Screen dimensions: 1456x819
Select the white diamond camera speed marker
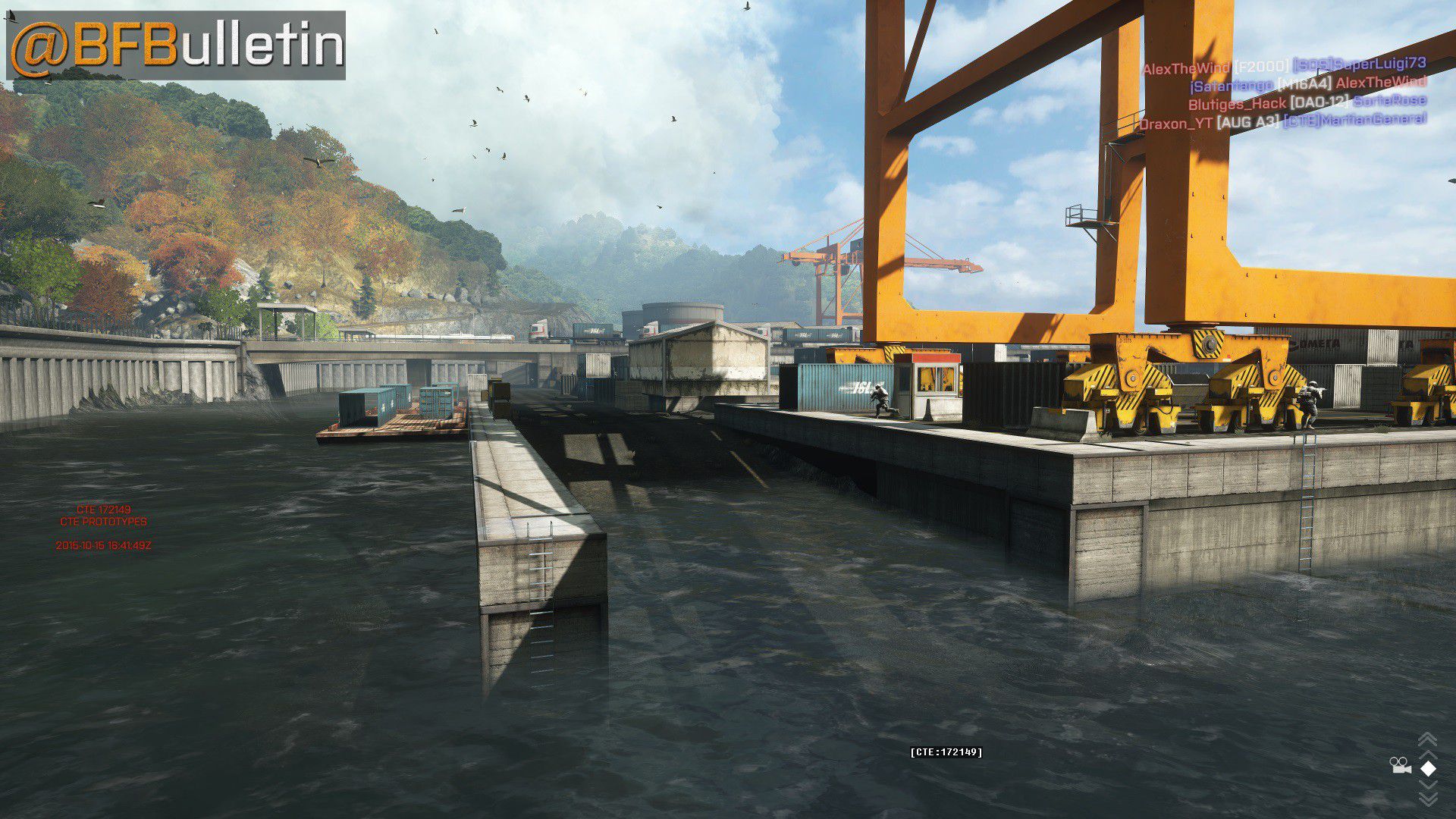pos(1428,768)
